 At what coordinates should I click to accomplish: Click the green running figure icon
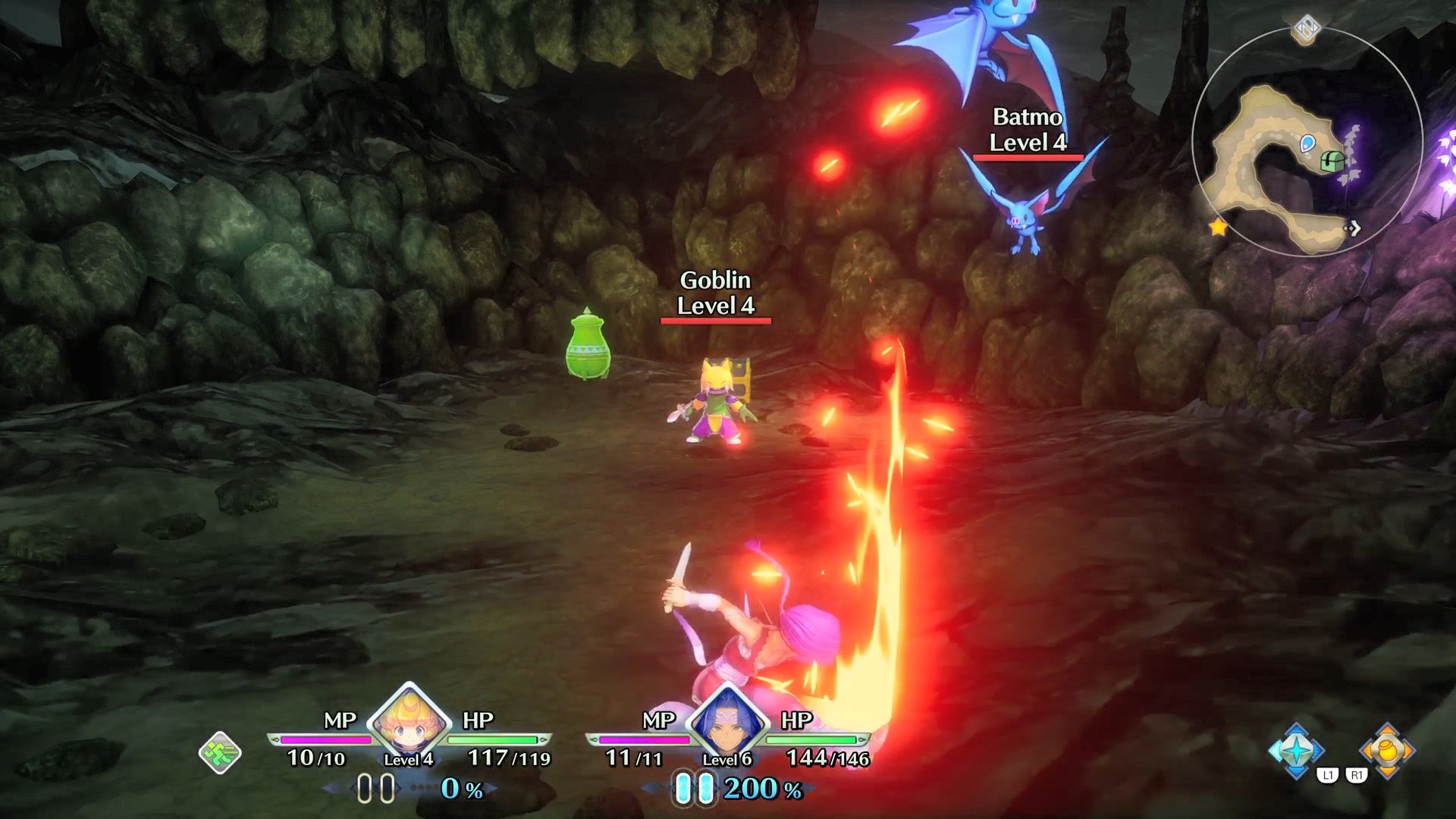[220, 752]
